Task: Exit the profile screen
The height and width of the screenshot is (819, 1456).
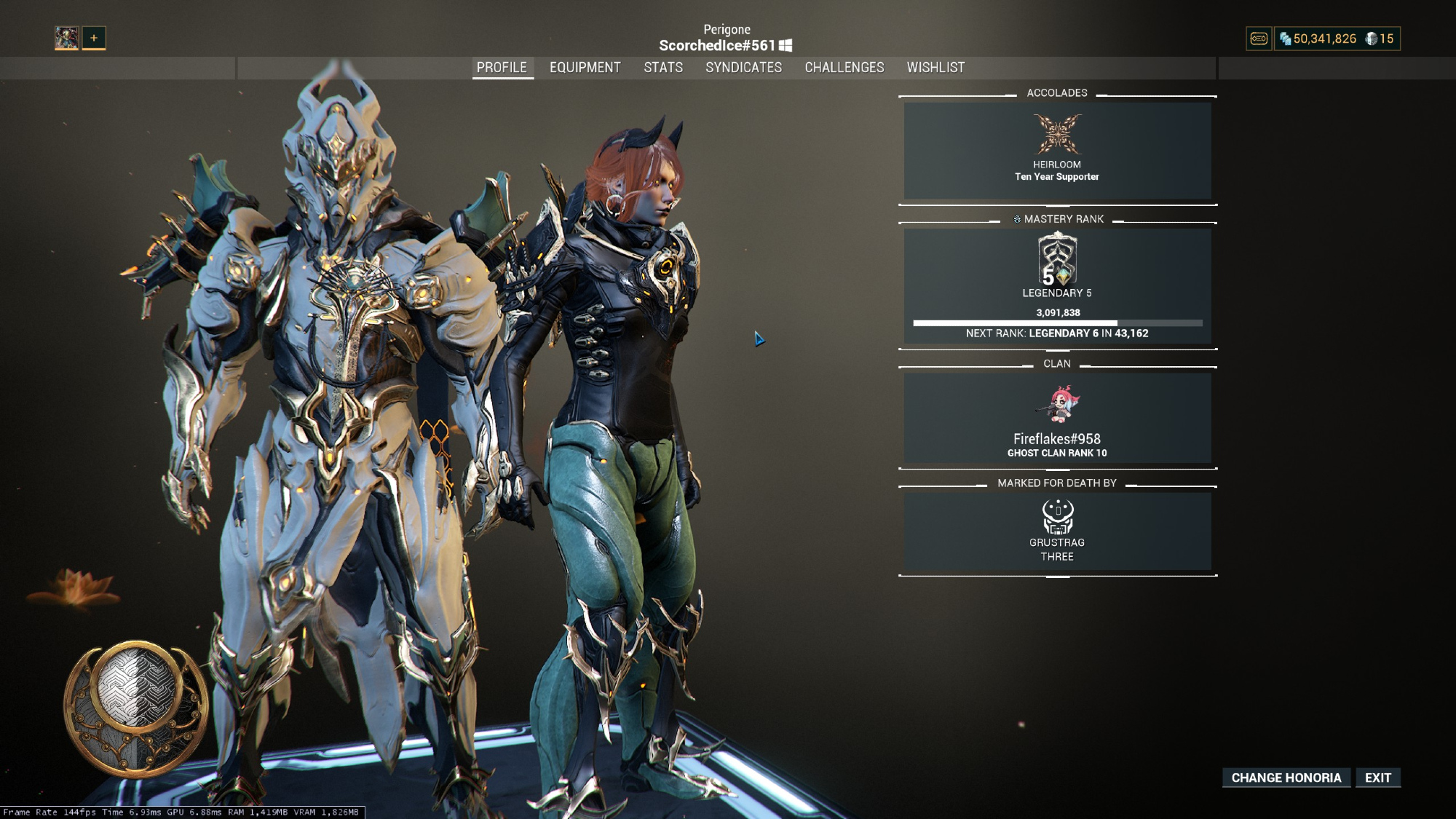Action: pyautogui.click(x=1377, y=778)
